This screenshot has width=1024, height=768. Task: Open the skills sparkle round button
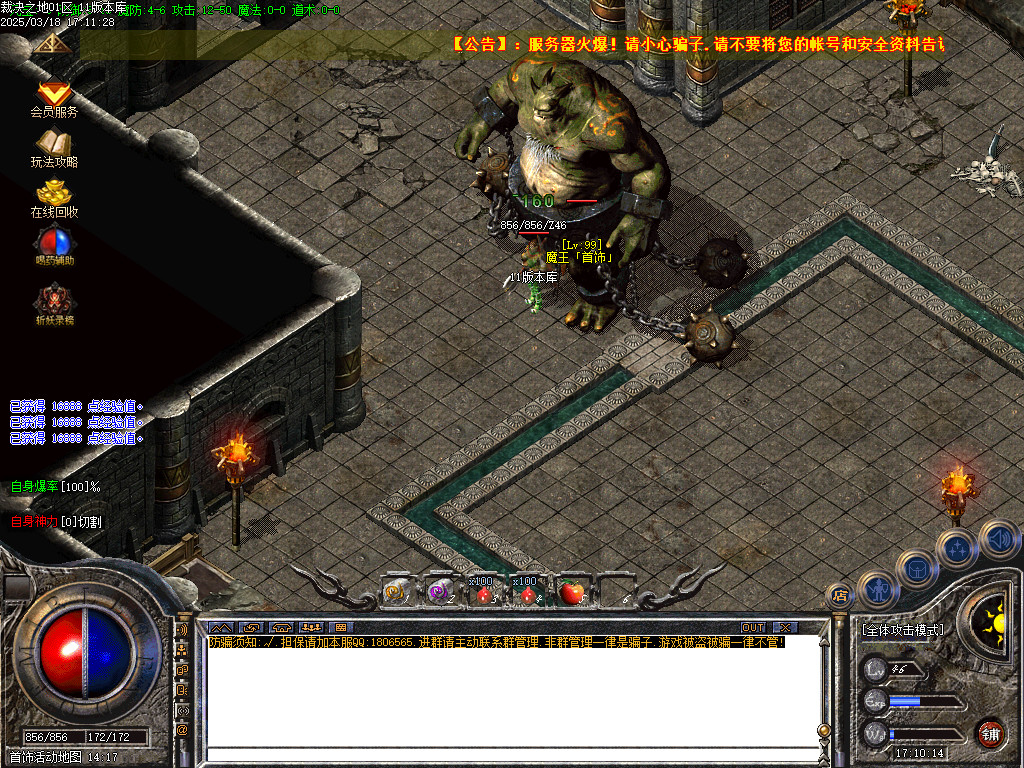[x=957, y=548]
